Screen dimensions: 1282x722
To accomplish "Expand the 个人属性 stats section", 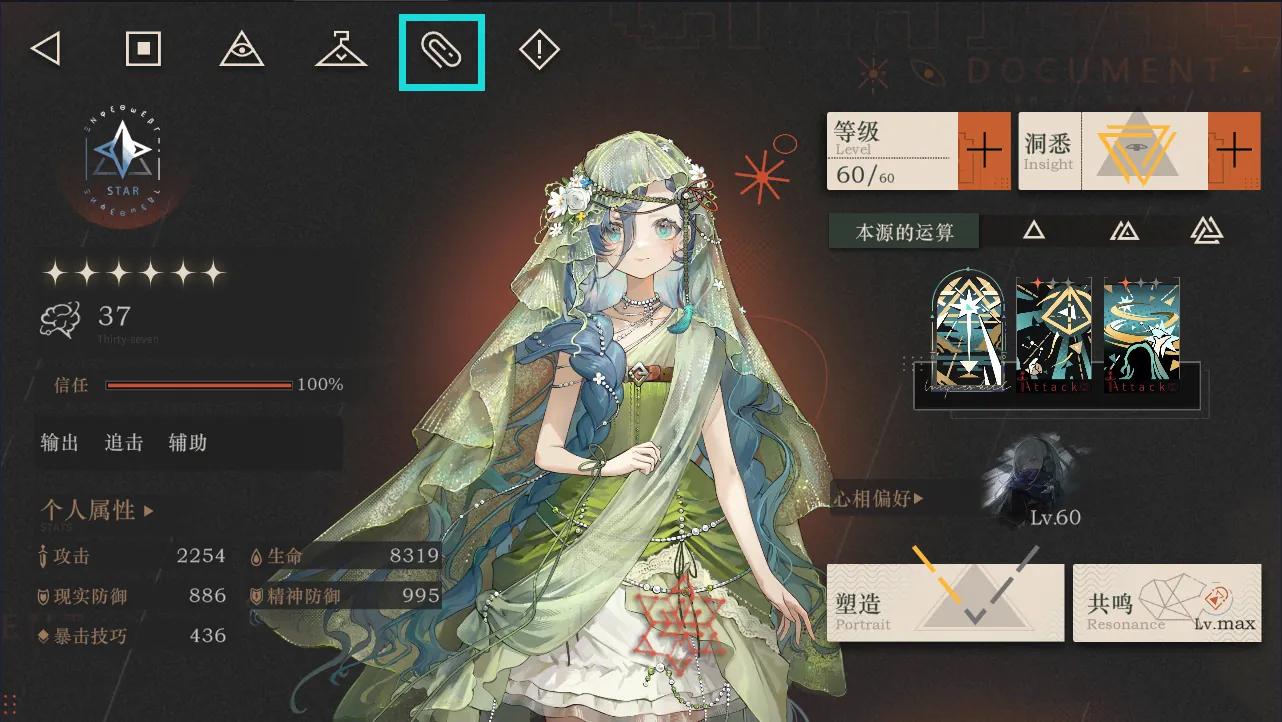I will tap(98, 510).
